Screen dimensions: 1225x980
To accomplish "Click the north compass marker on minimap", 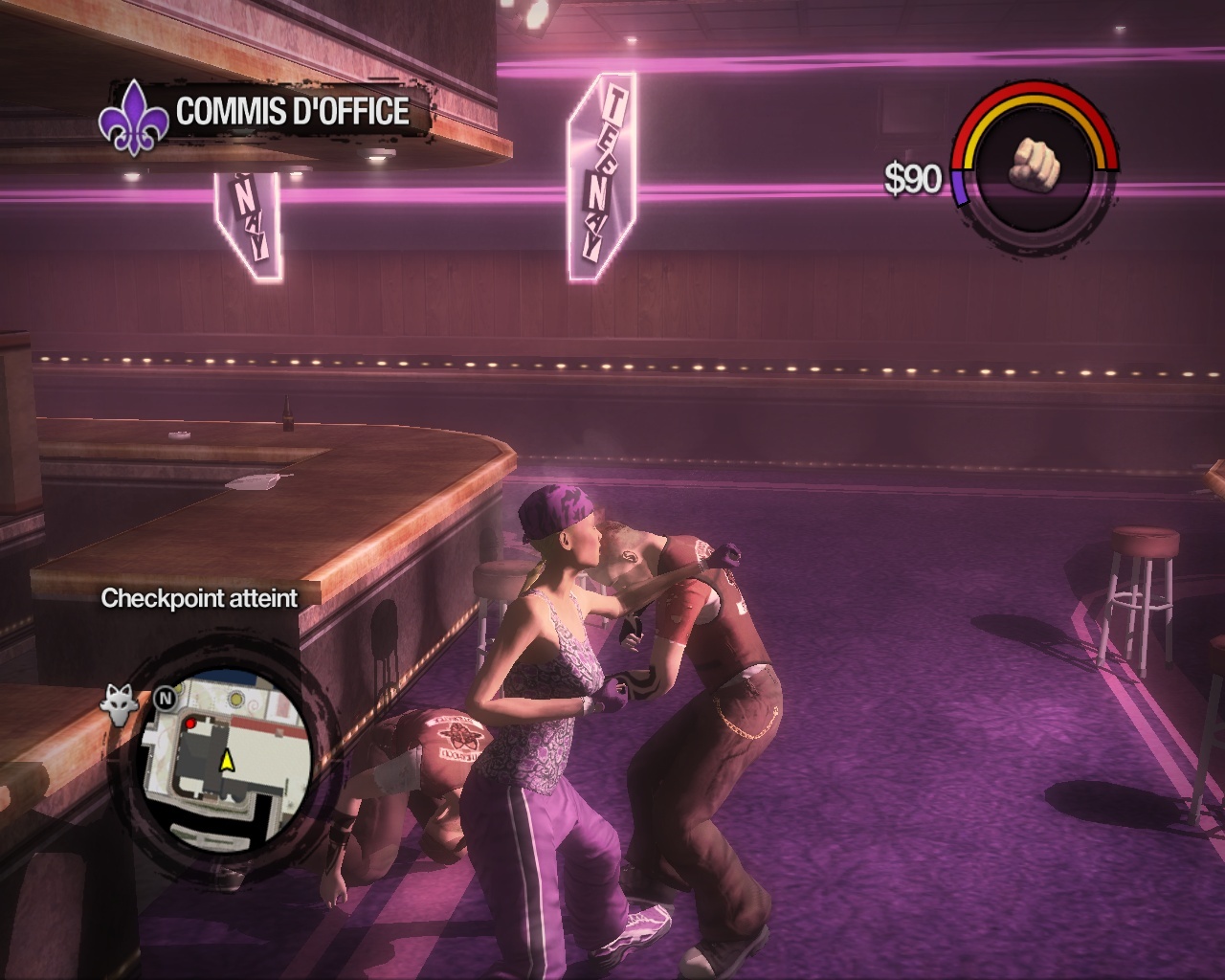I will (164, 699).
